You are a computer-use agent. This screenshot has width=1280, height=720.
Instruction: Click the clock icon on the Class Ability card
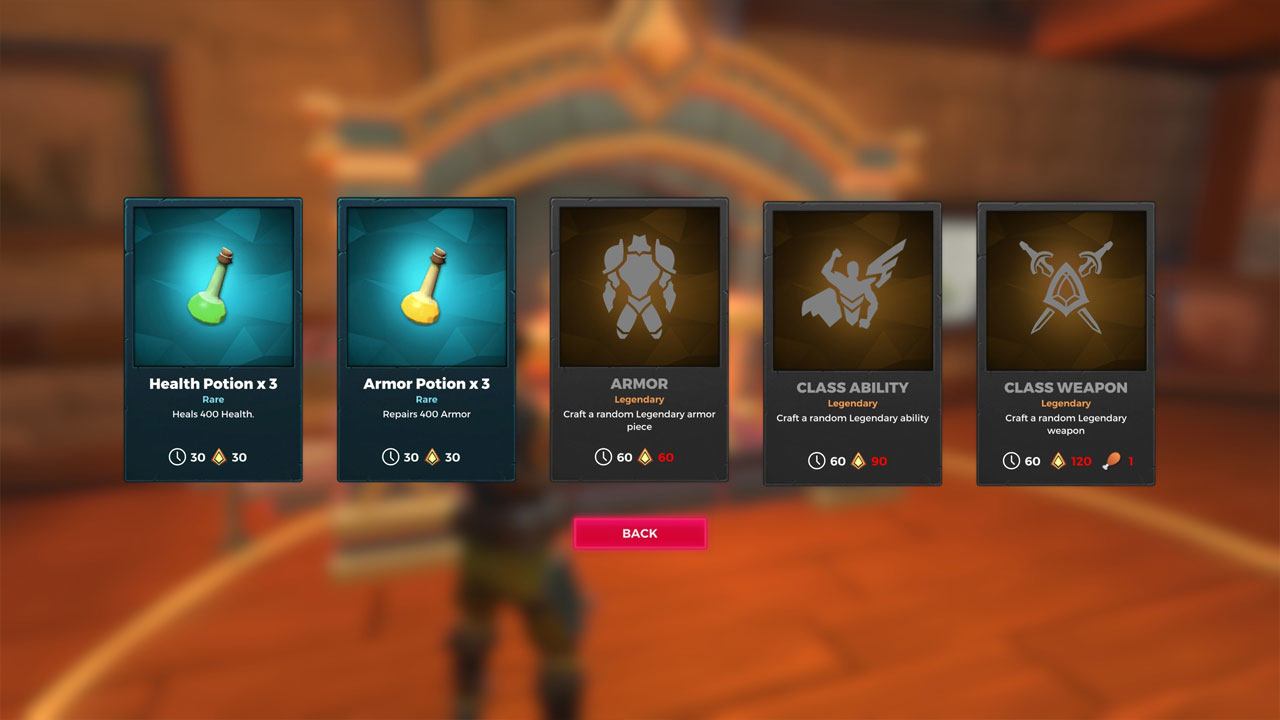point(817,461)
